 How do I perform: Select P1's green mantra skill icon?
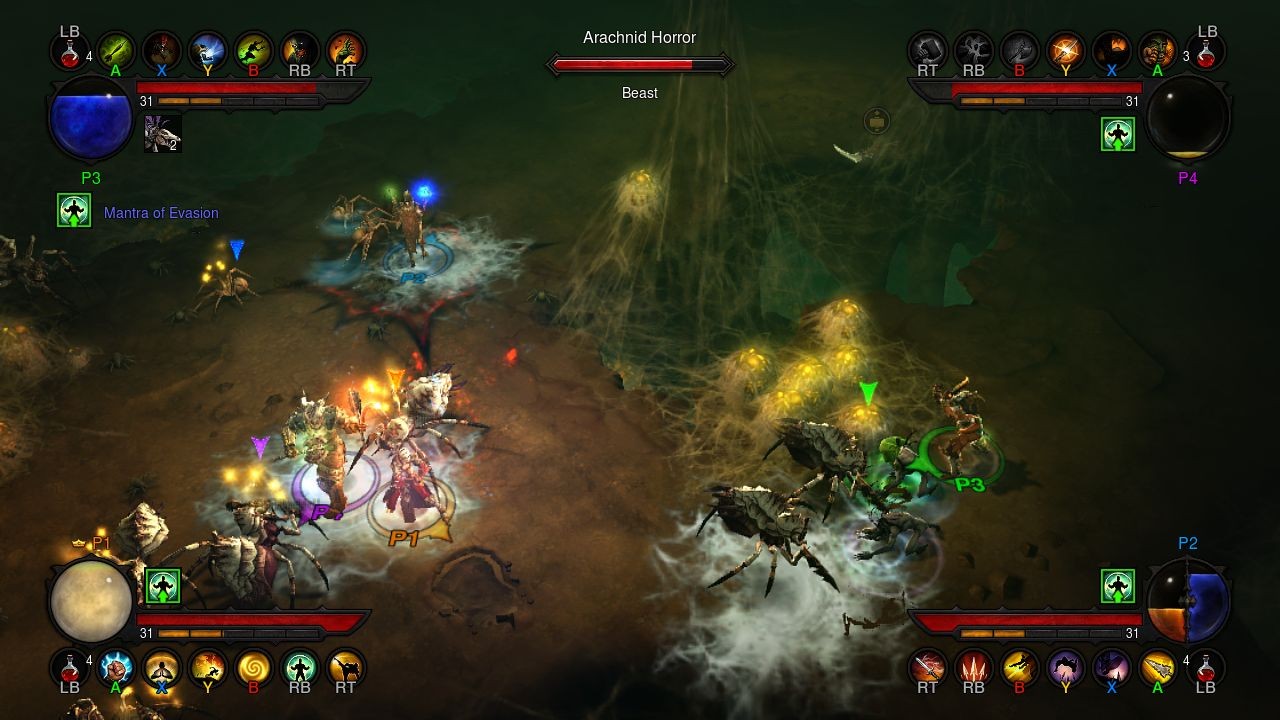(x=299, y=667)
